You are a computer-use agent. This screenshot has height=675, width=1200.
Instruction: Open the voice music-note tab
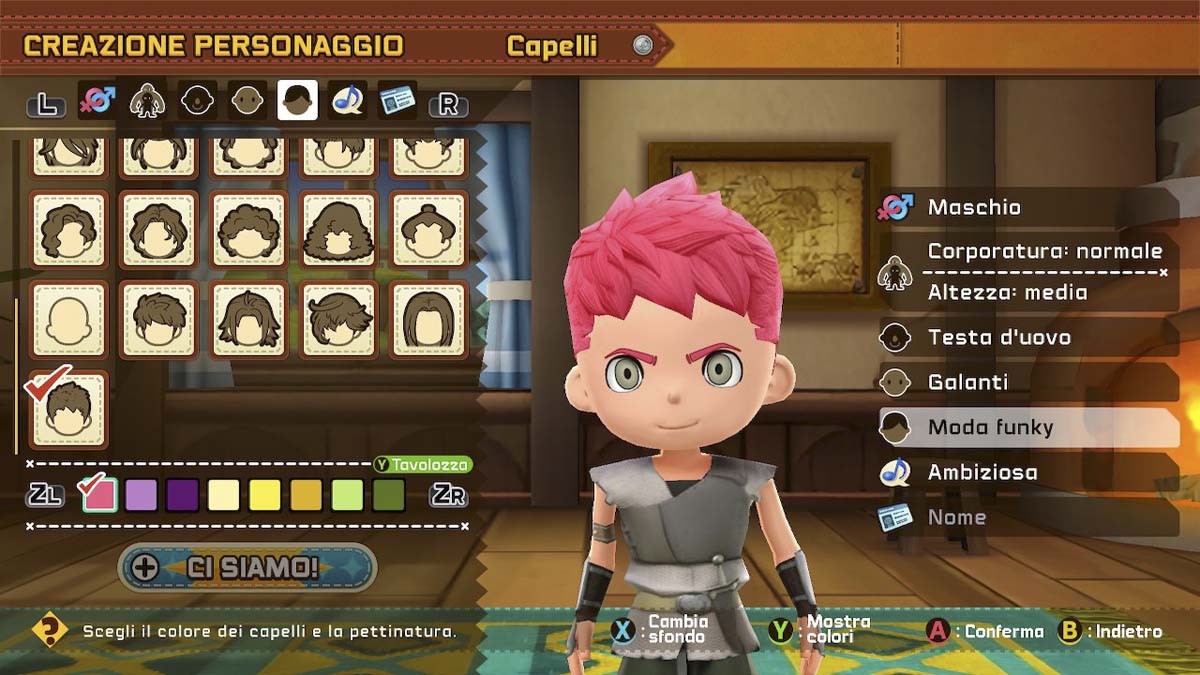347,101
